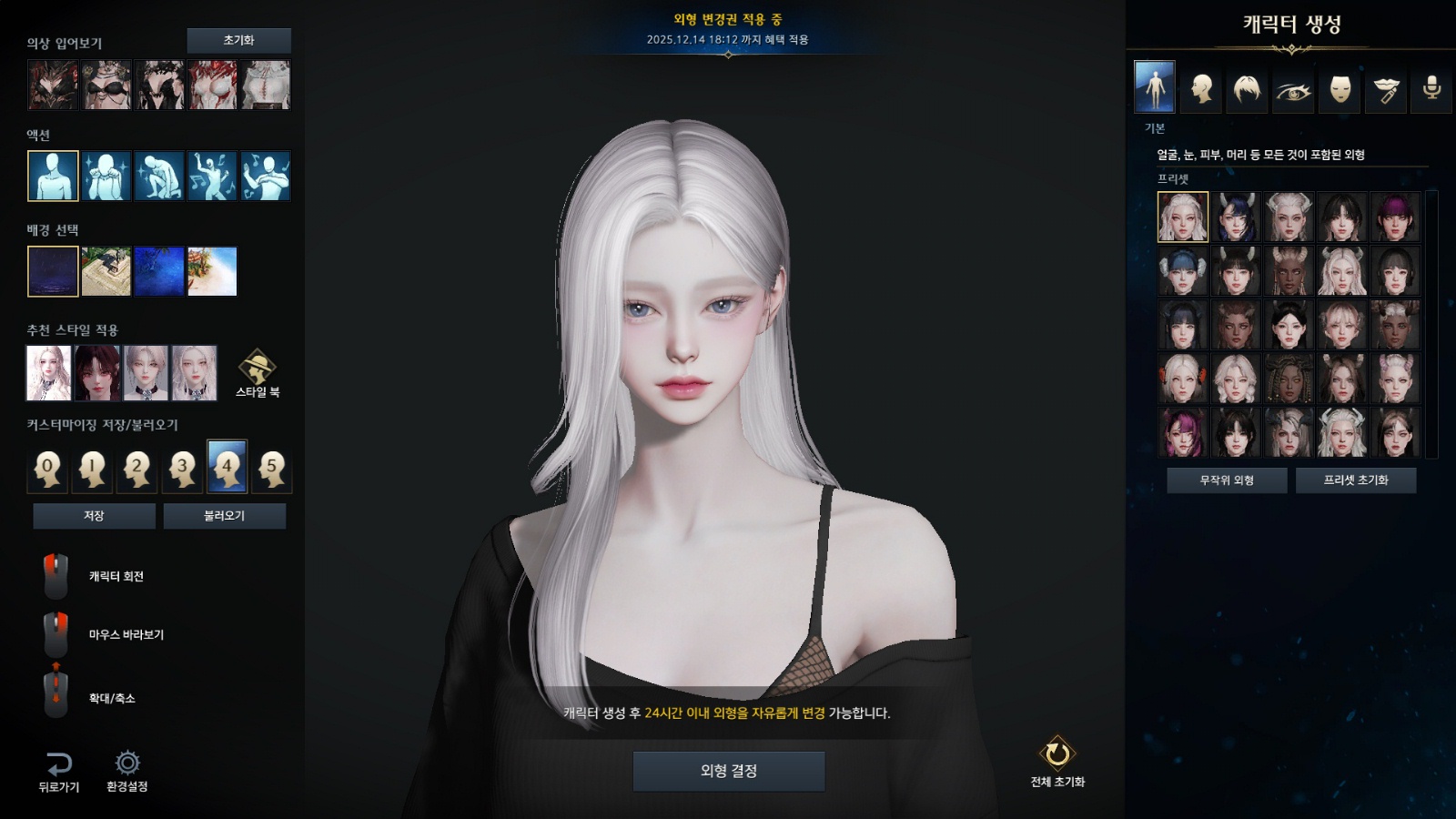The height and width of the screenshot is (819, 1456).
Task: Select the lips makeup tab
Action: click(1386, 88)
